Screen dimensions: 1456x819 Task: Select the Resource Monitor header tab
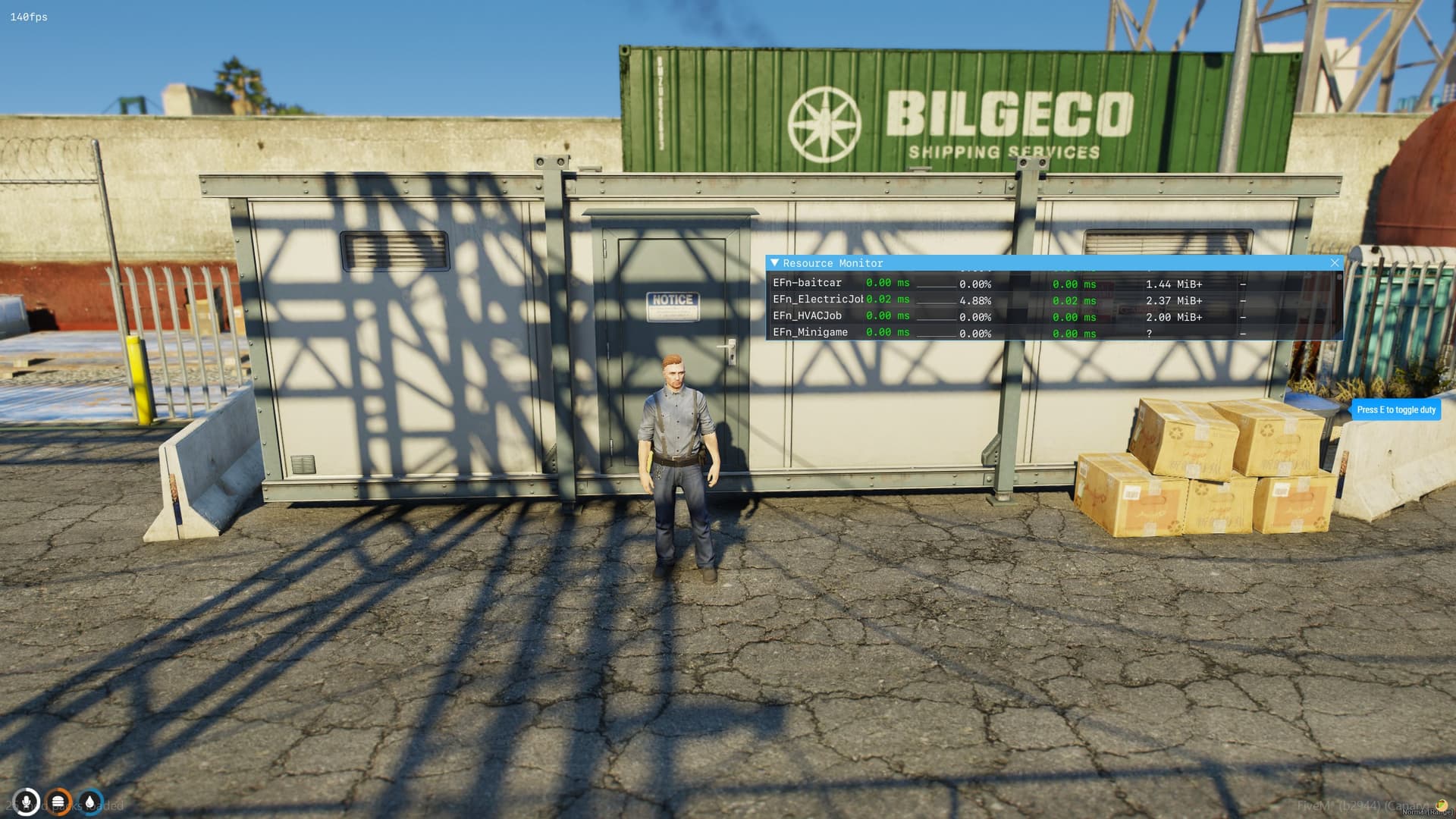coord(832,263)
